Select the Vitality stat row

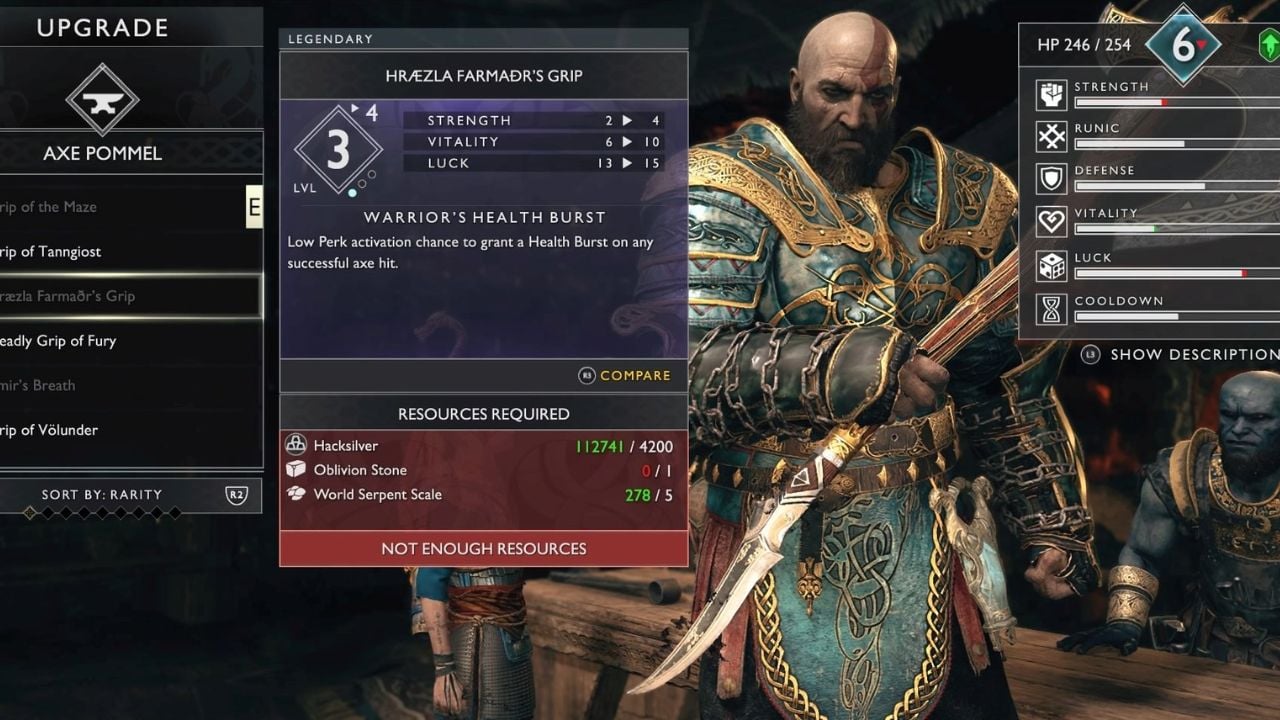click(1150, 221)
